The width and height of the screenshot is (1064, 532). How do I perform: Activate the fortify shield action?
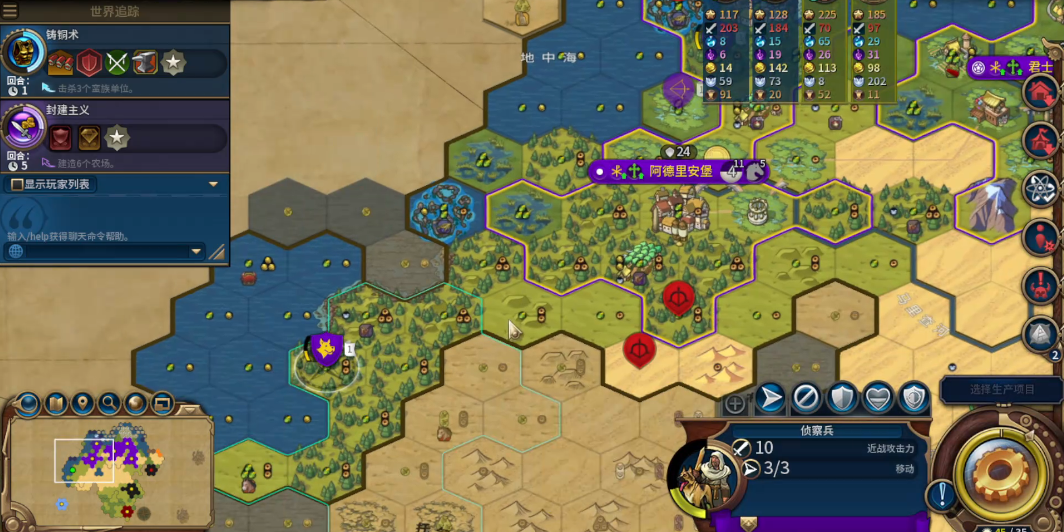coord(842,398)
